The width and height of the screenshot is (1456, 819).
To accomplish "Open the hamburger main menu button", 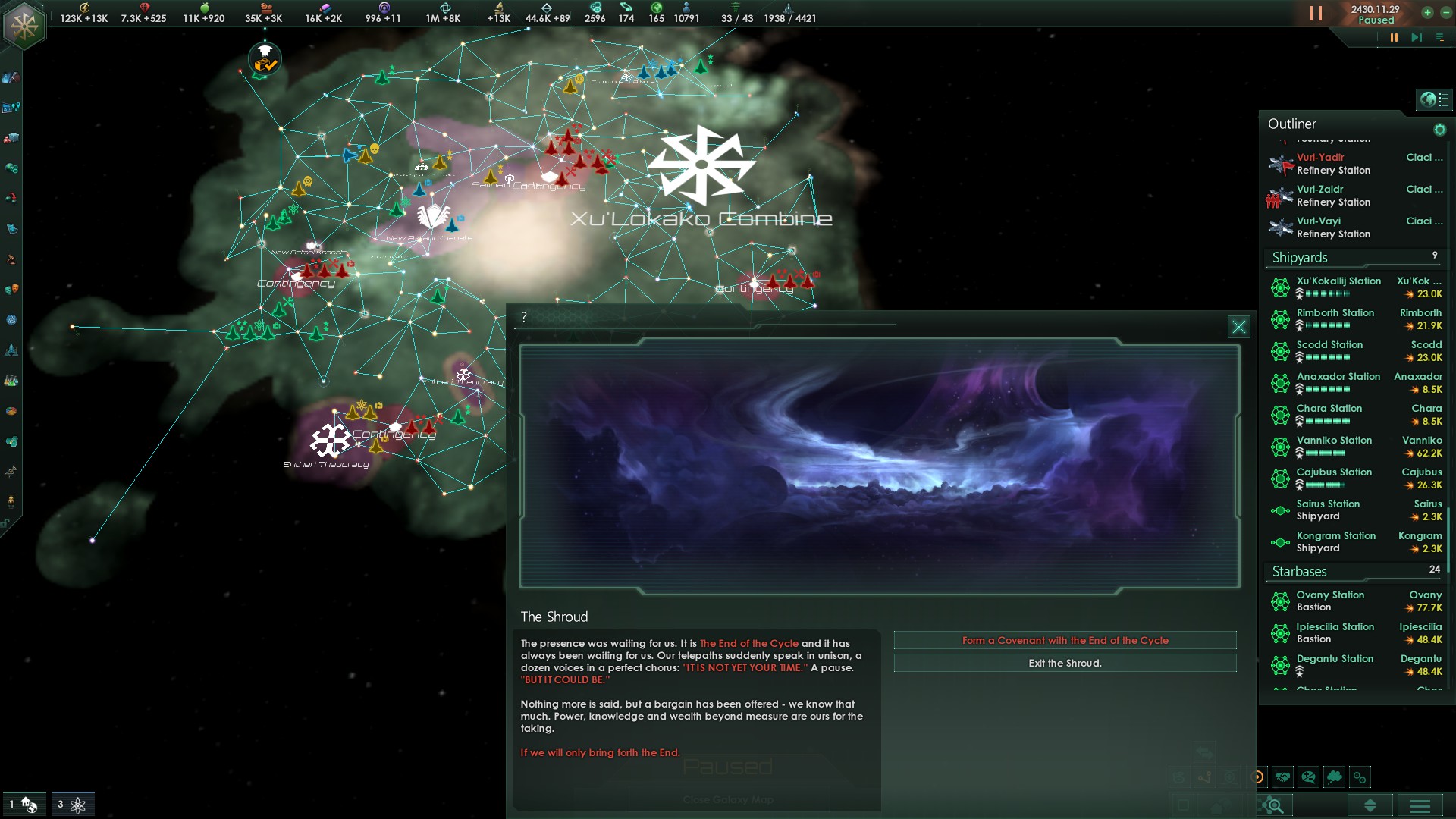I will click(1420, 805).
